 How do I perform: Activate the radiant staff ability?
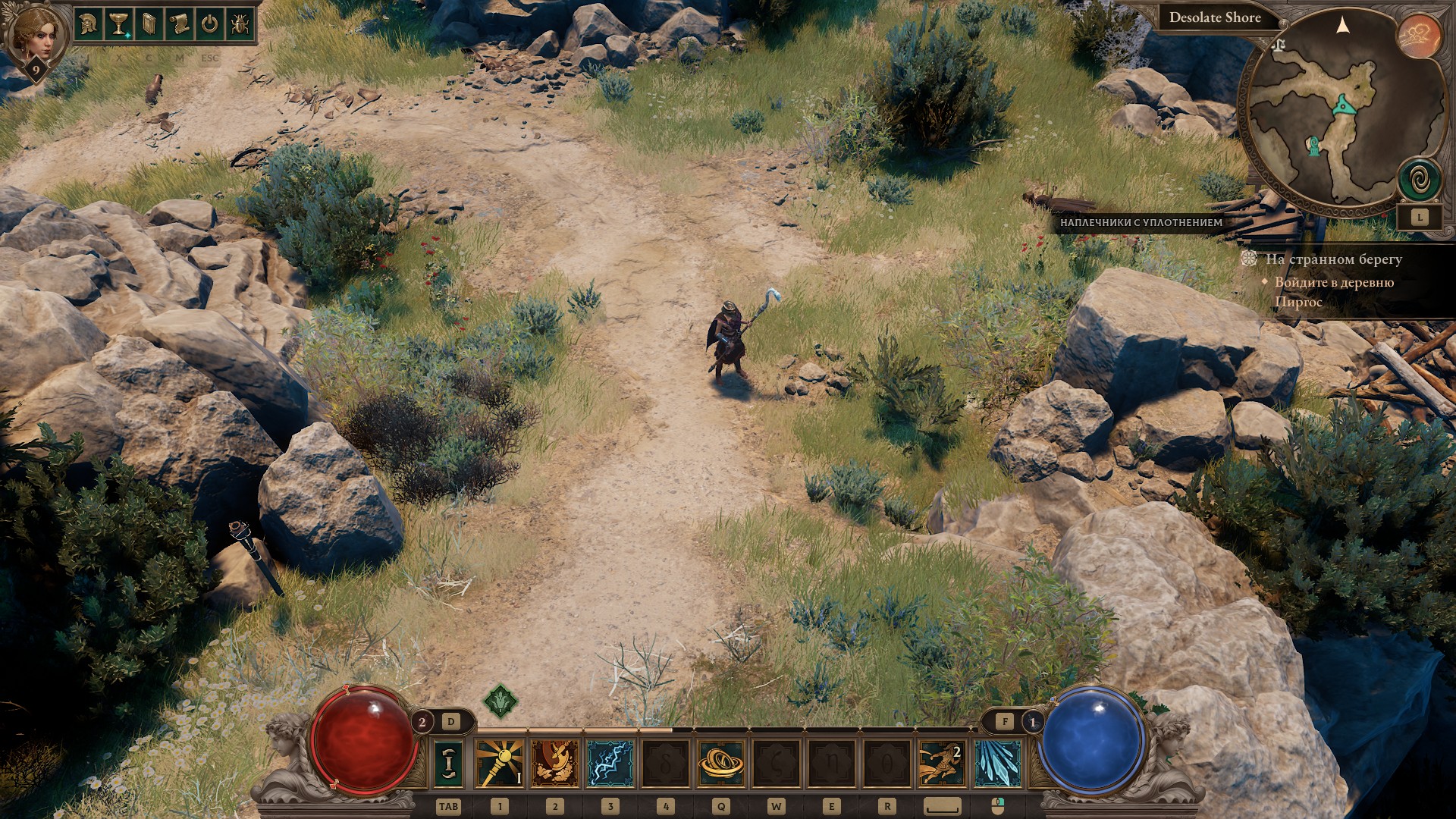coord(500,764)
